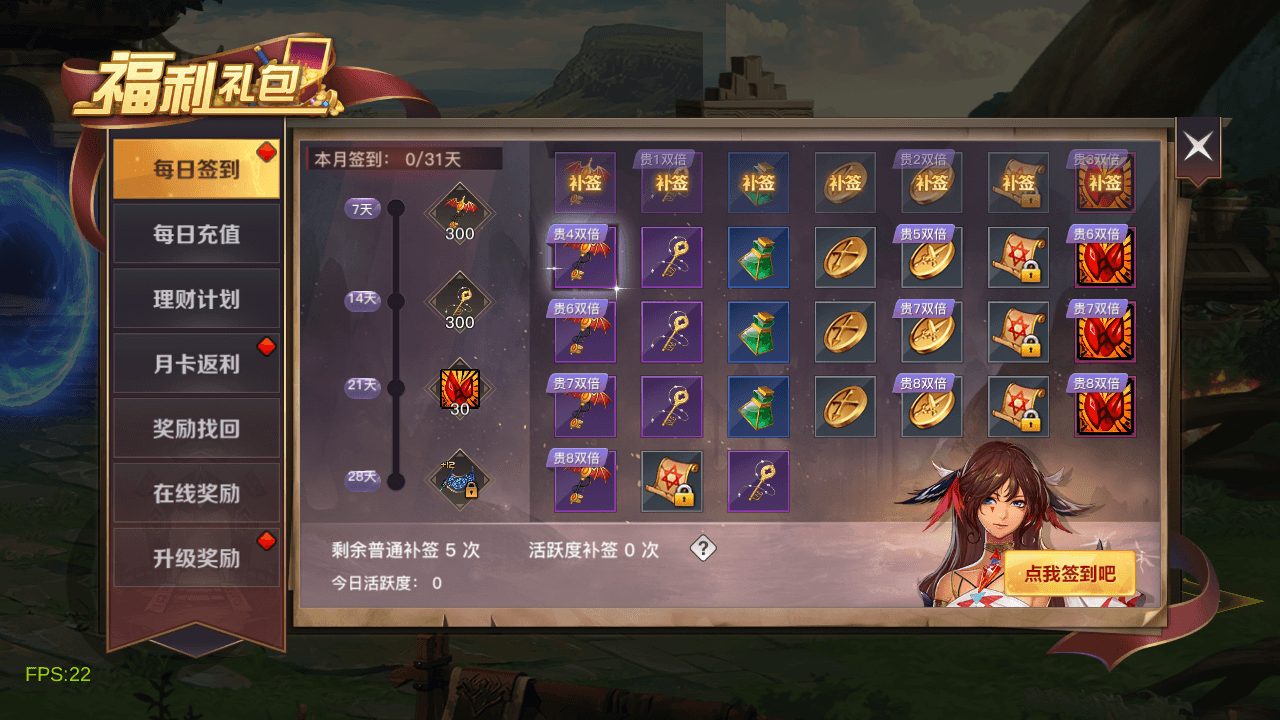Select the 月卡返利 tab
Viewport: 1280px width, 720px height.
click(196, 363)
